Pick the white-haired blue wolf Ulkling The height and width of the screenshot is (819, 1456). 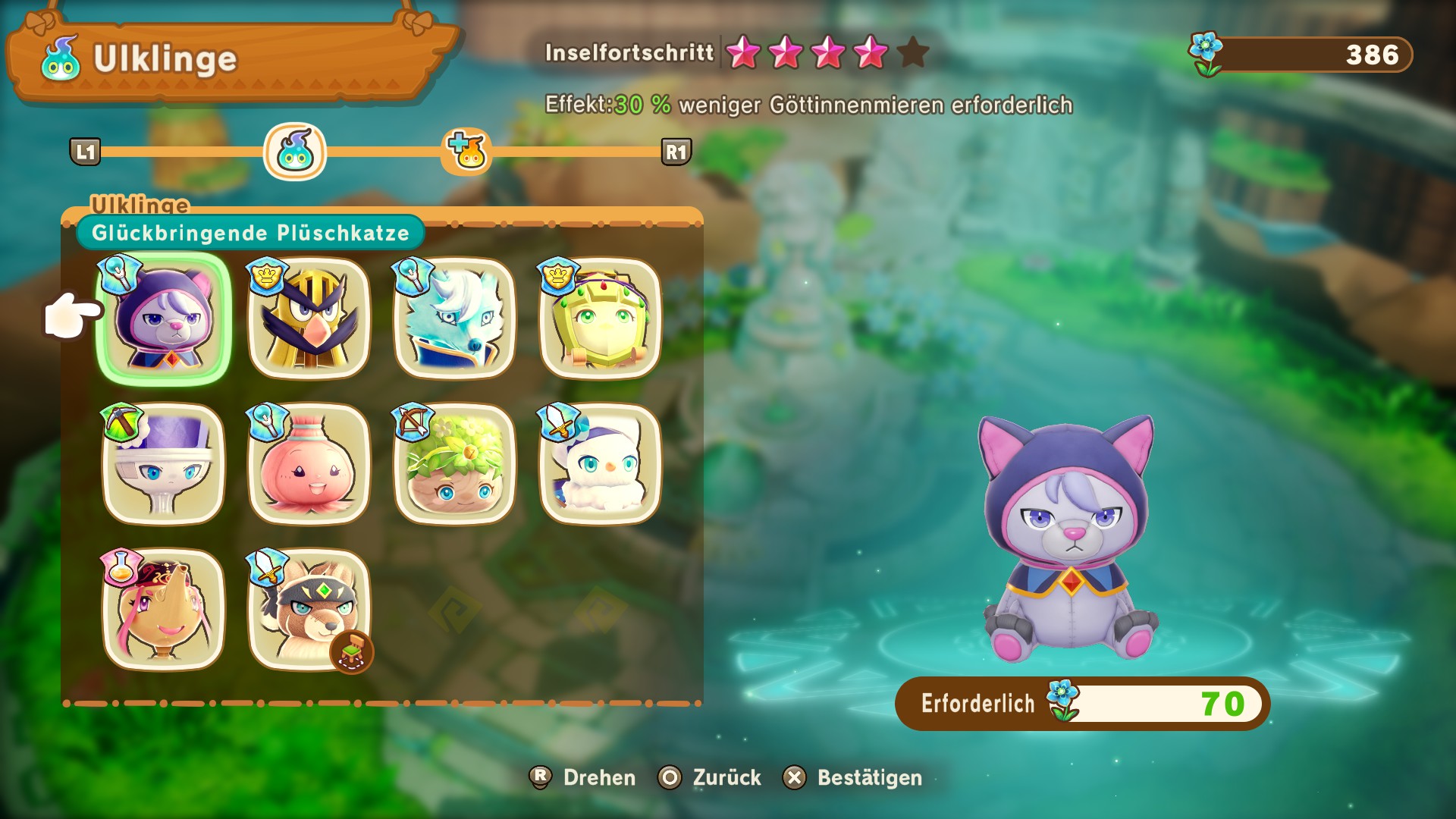tap(454, 319)
